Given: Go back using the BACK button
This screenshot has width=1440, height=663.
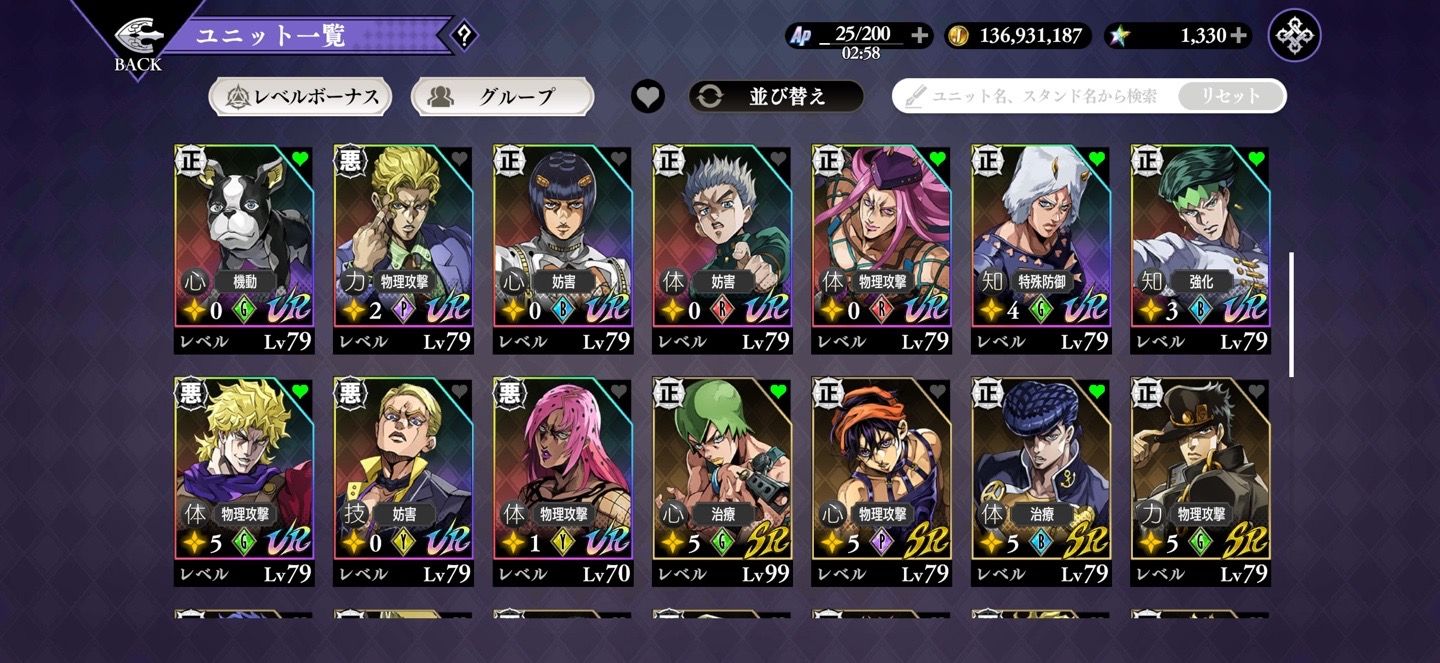Looking at the screenshot, I should point(137,43).
